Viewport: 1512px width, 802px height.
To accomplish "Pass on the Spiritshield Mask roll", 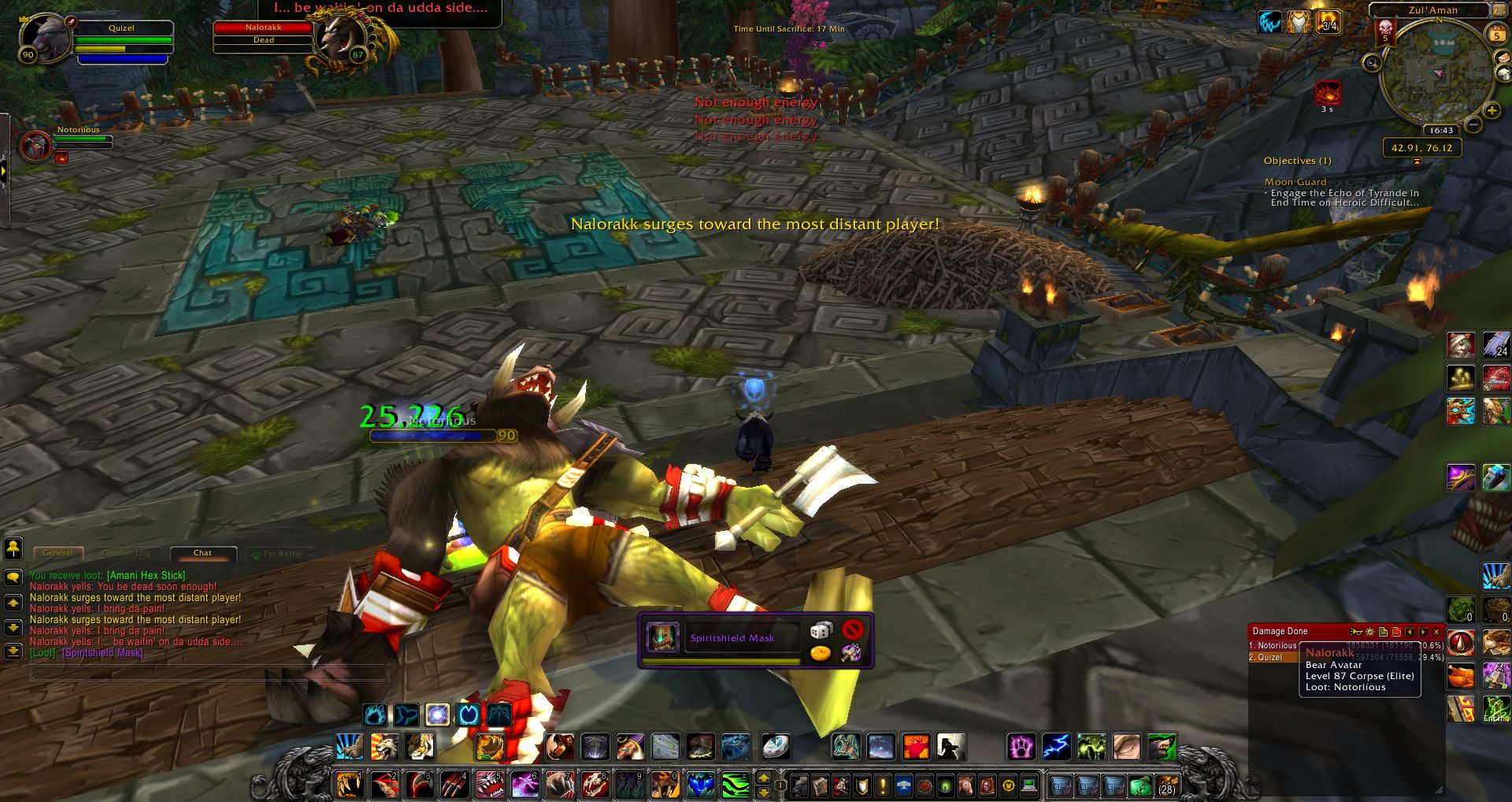I will coord(852,629).
